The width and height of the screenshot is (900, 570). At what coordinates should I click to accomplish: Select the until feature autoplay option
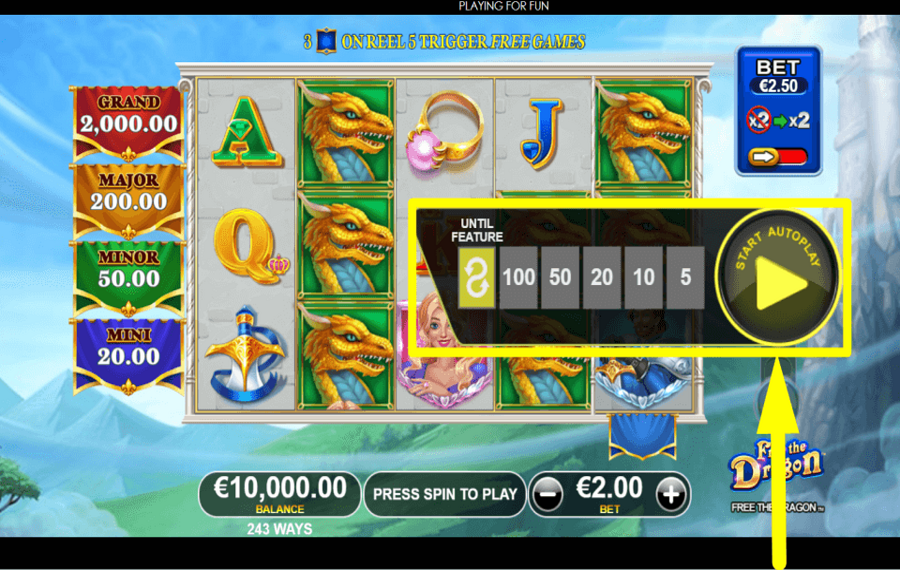(476, 277)
